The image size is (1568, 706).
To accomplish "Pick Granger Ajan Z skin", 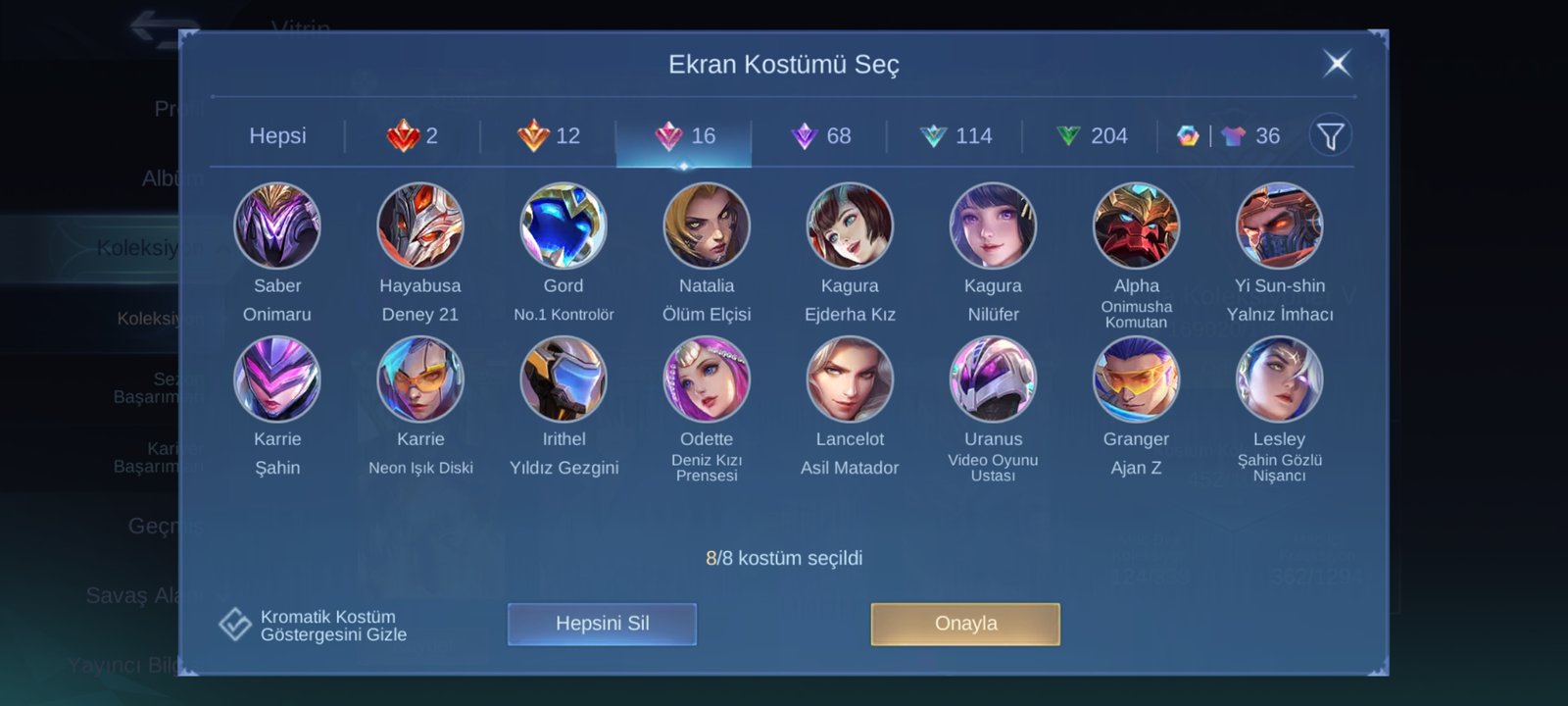I will click(x=1136, y=380).
